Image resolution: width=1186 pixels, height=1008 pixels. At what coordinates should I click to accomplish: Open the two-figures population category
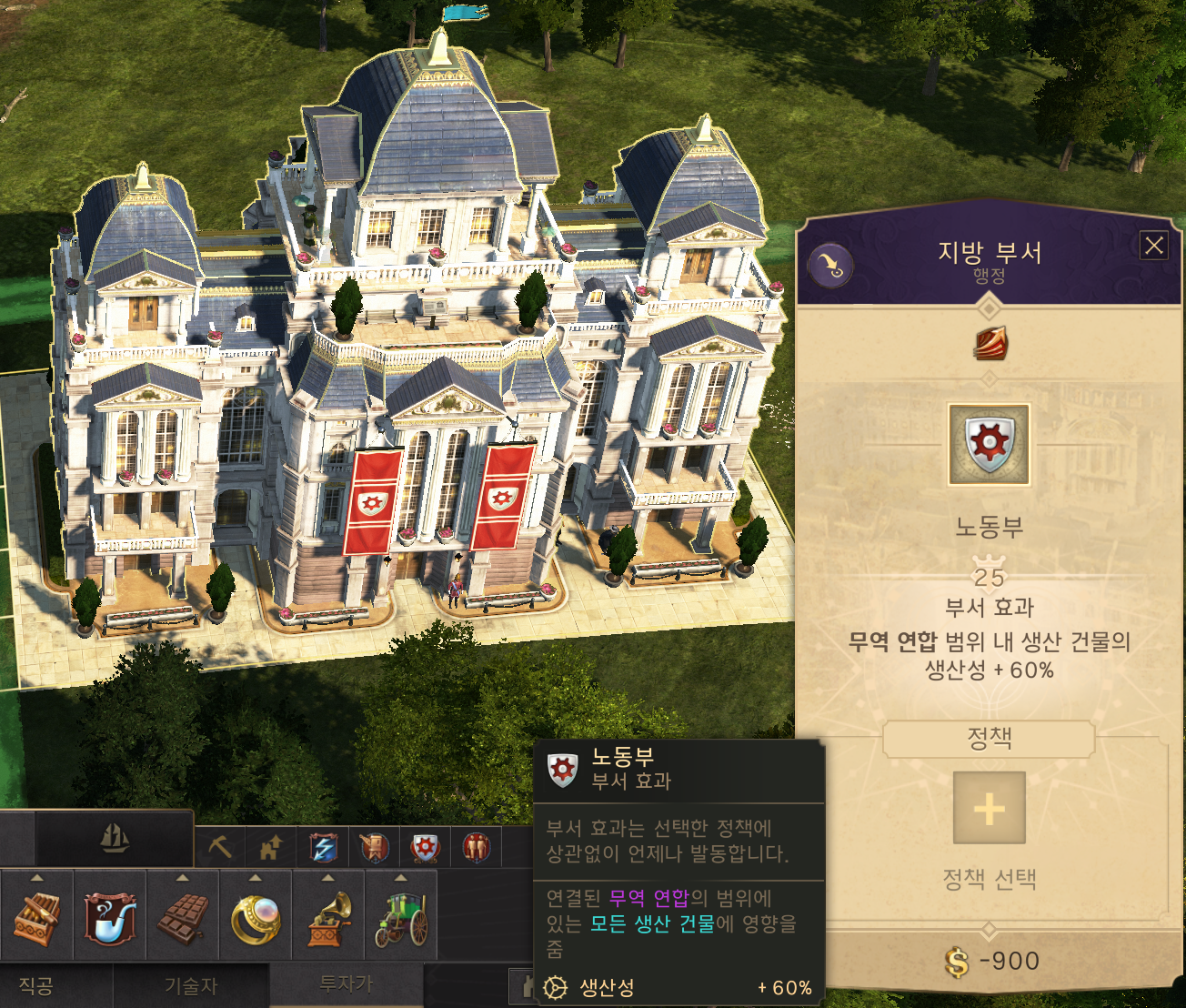pyautogui.click(x=476, y=848)
